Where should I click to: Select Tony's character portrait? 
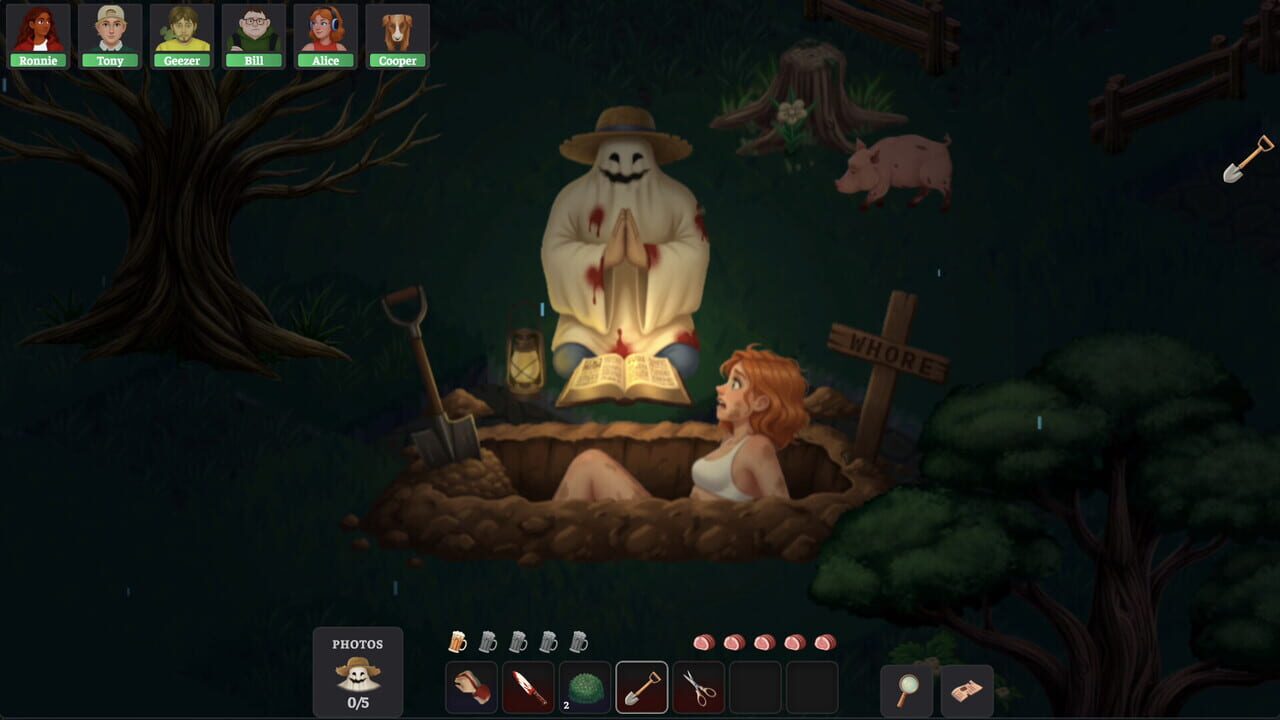[x=110, y=30]
